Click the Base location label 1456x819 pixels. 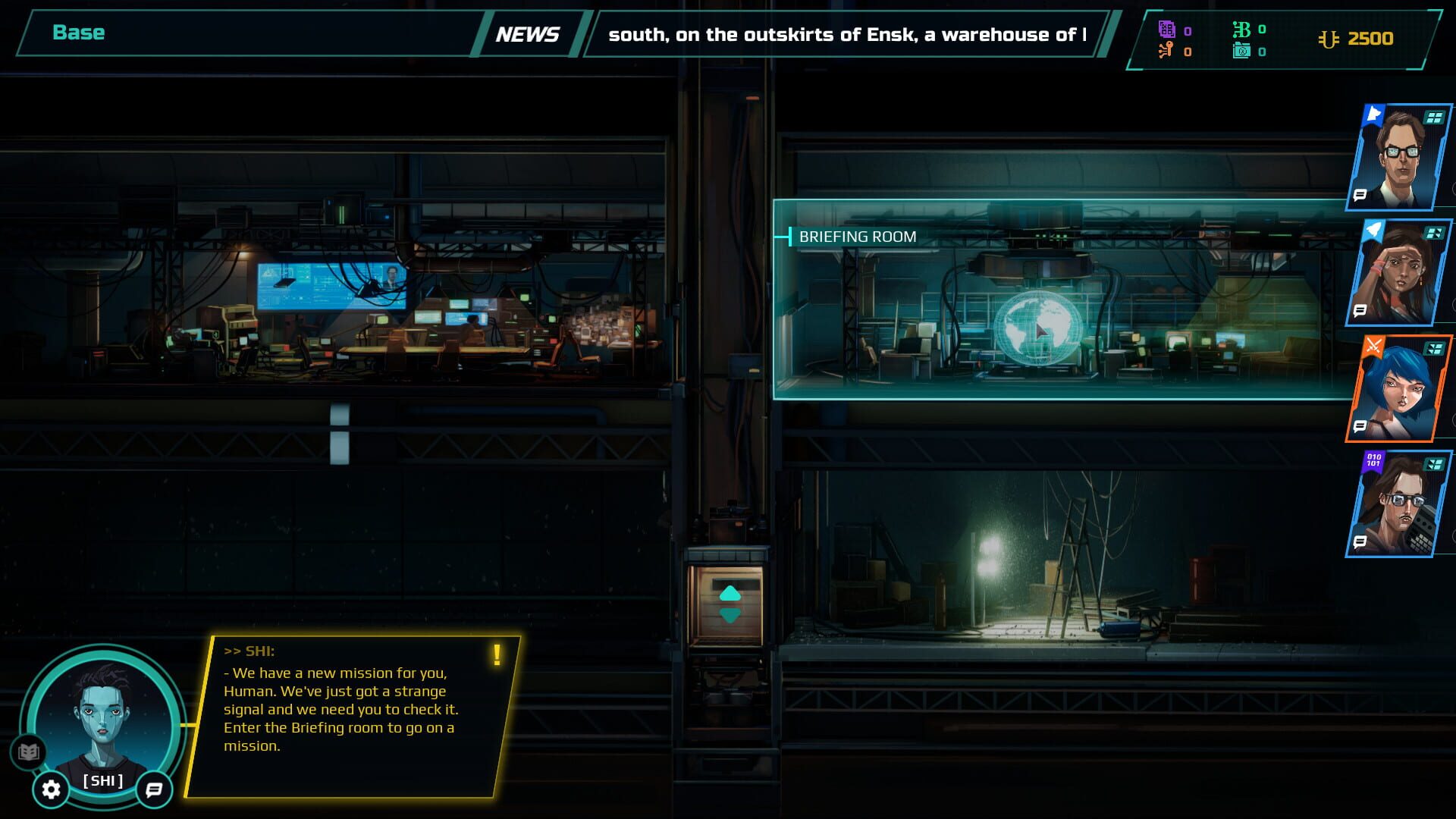click(78, 33)
